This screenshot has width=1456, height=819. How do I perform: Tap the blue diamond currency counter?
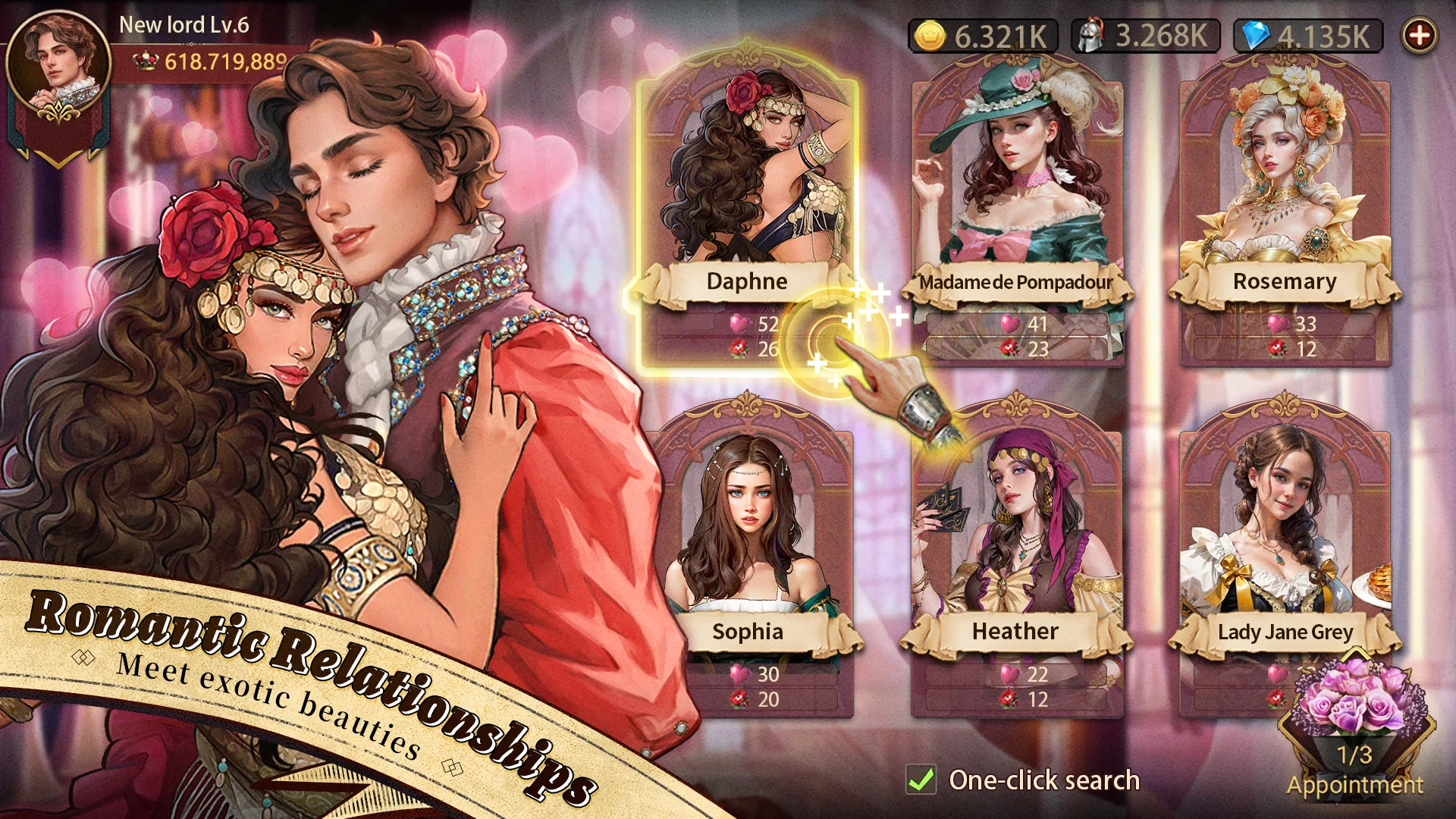coord(1308,36)
